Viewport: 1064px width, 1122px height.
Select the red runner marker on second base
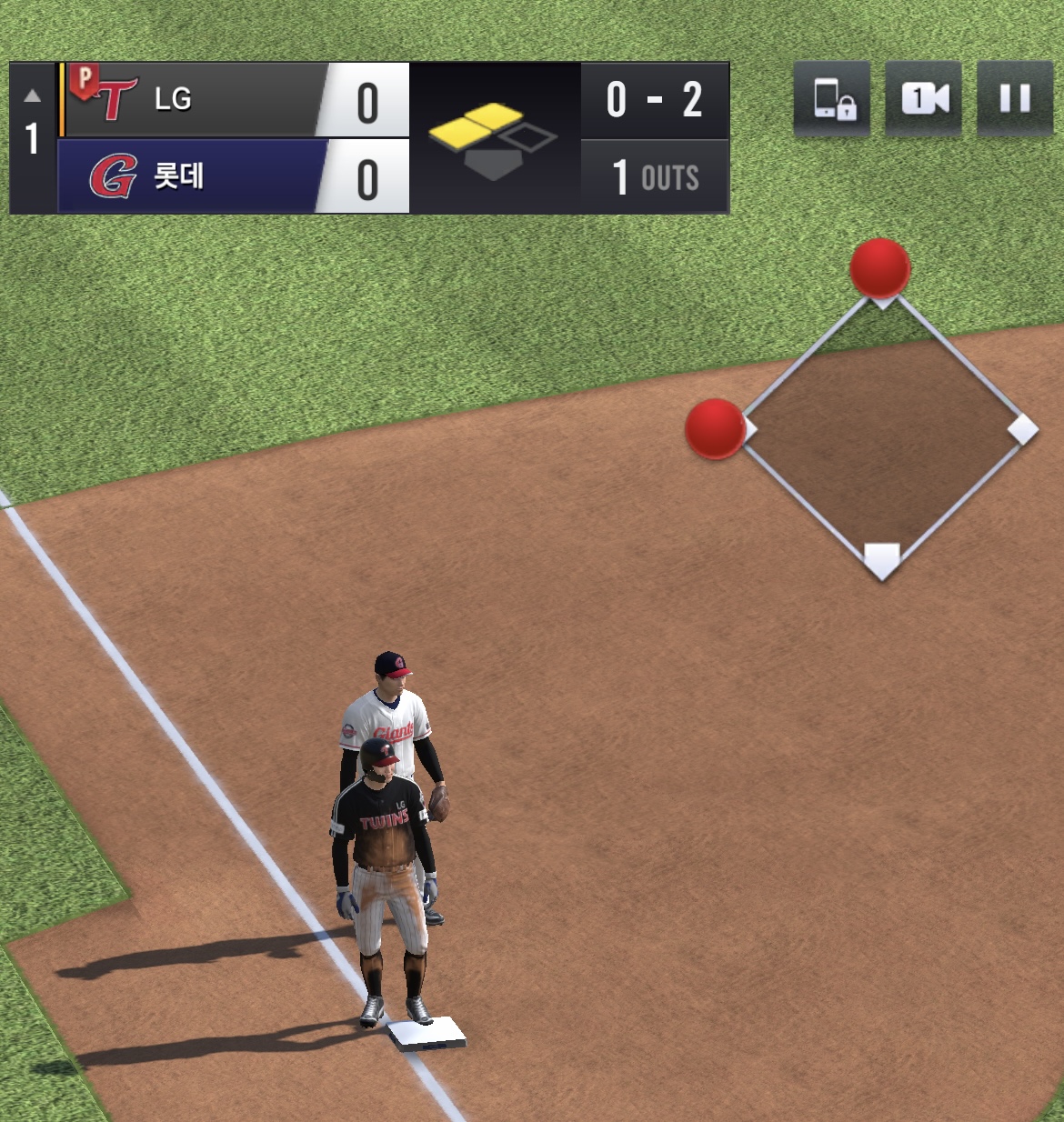(x=879, y=268)
